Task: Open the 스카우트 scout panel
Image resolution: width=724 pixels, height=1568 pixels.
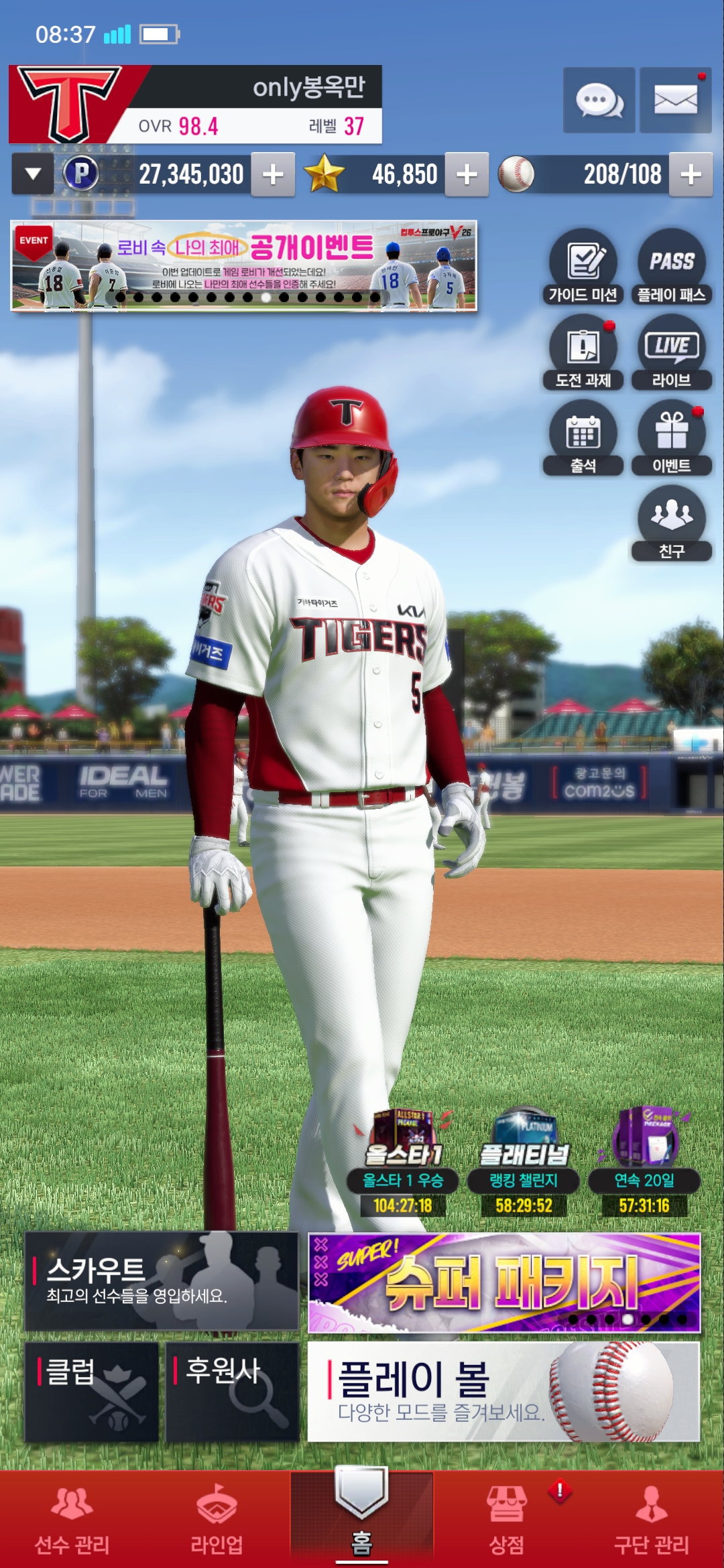Action: (x=161, y=1281)
